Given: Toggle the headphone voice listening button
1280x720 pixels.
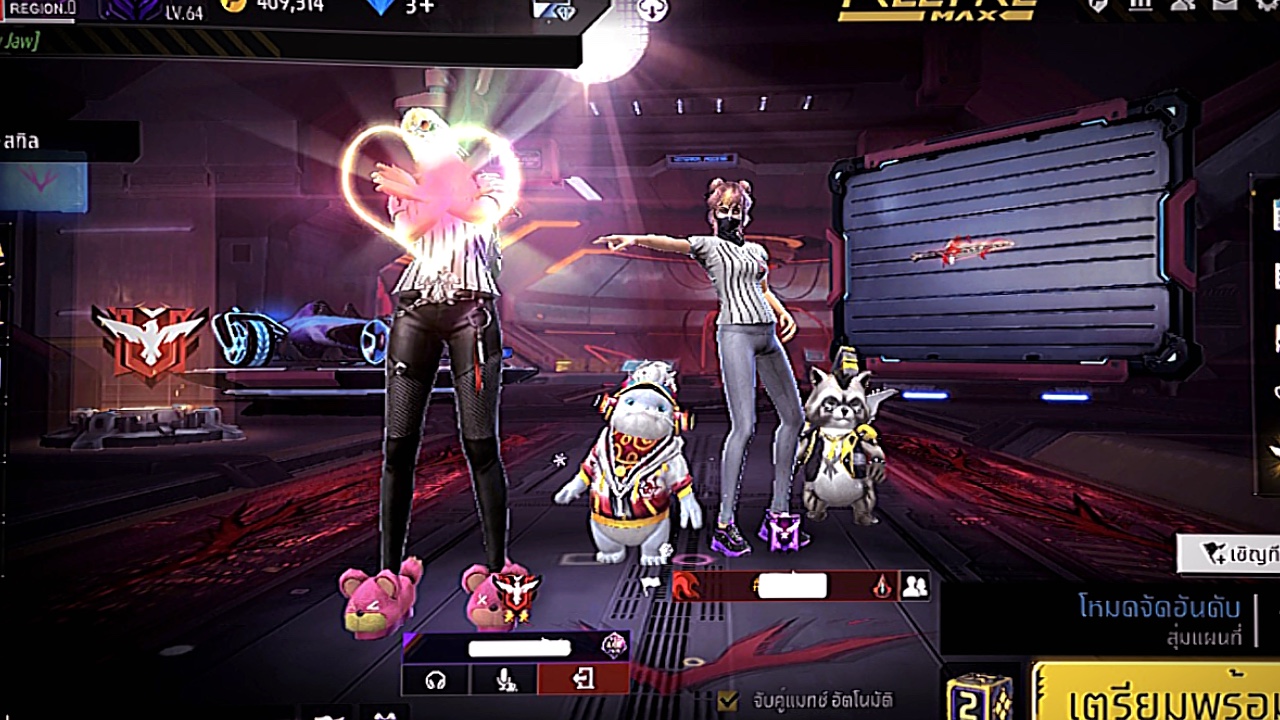Looking at the screenshot, I should (435, 679).
